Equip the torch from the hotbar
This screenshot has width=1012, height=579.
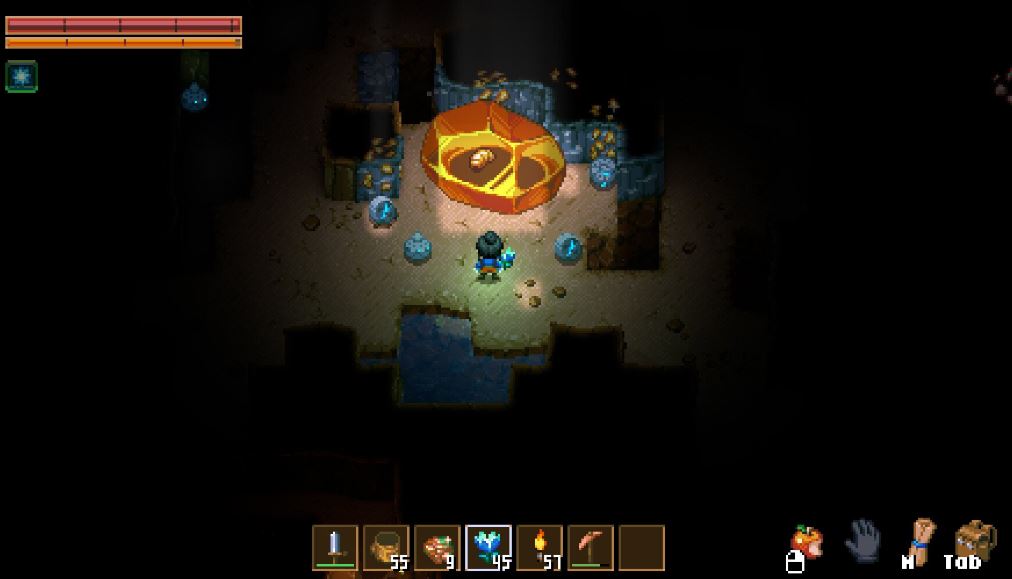pos(539,547)
